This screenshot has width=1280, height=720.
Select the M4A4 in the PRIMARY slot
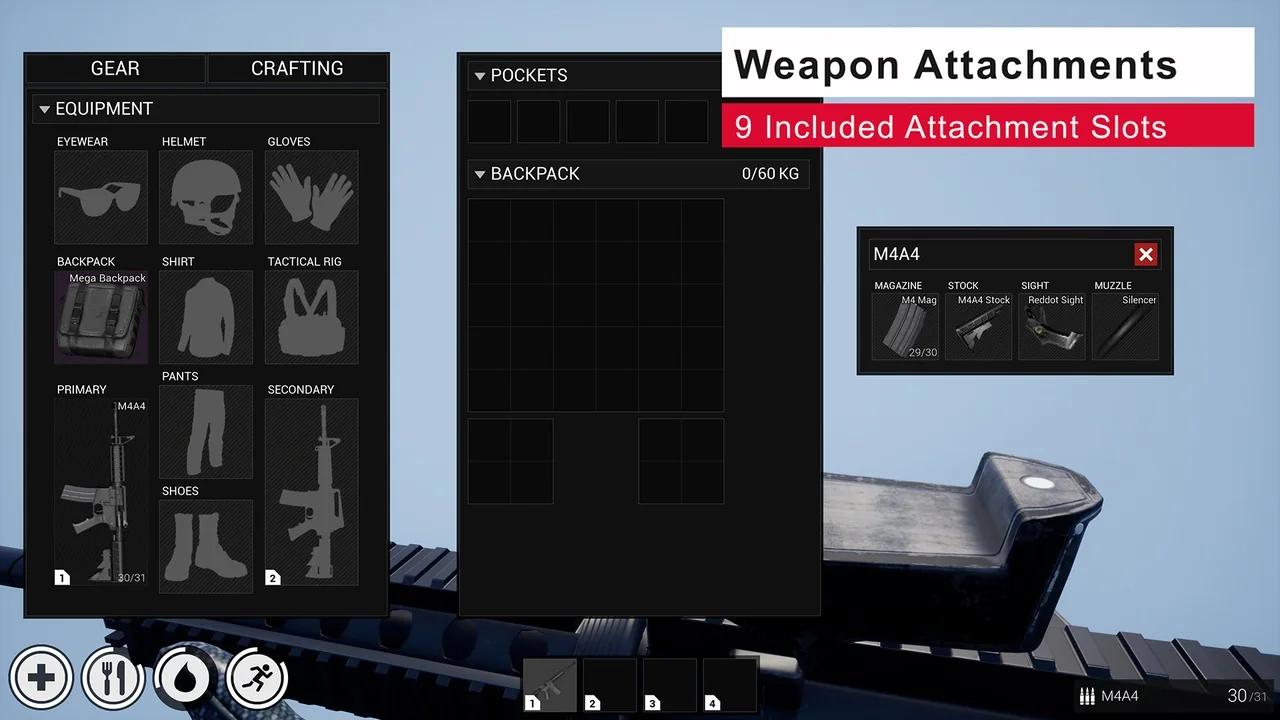coord(100,490)
